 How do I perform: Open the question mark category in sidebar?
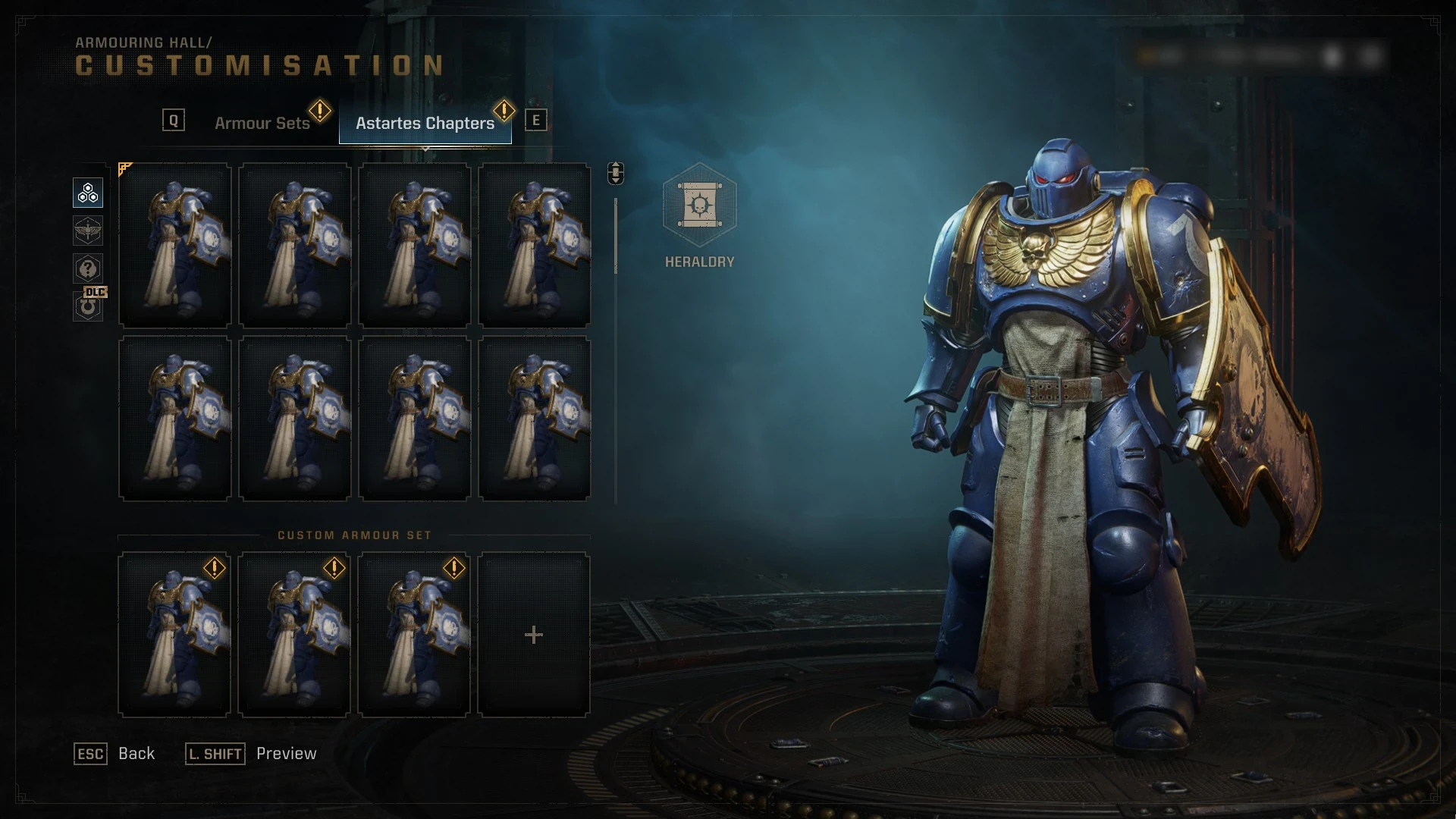click(x=87, y=268)
